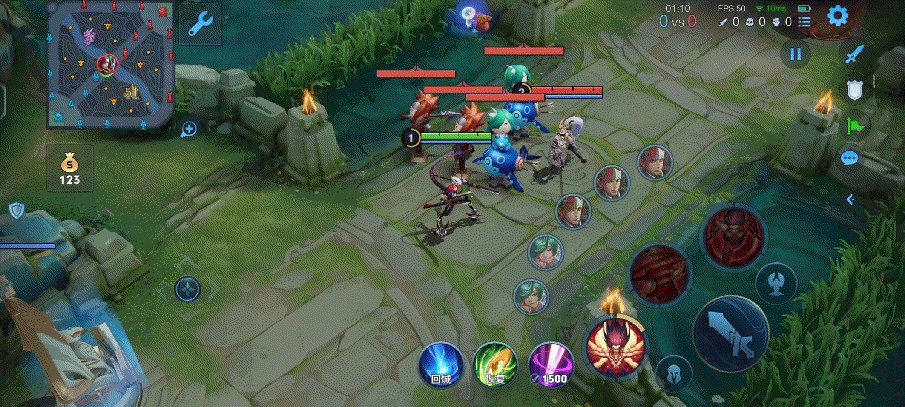Open the shop via the 123 gold bag
The width and height of the screenshot is (905, 407).
tap(69, 167)
